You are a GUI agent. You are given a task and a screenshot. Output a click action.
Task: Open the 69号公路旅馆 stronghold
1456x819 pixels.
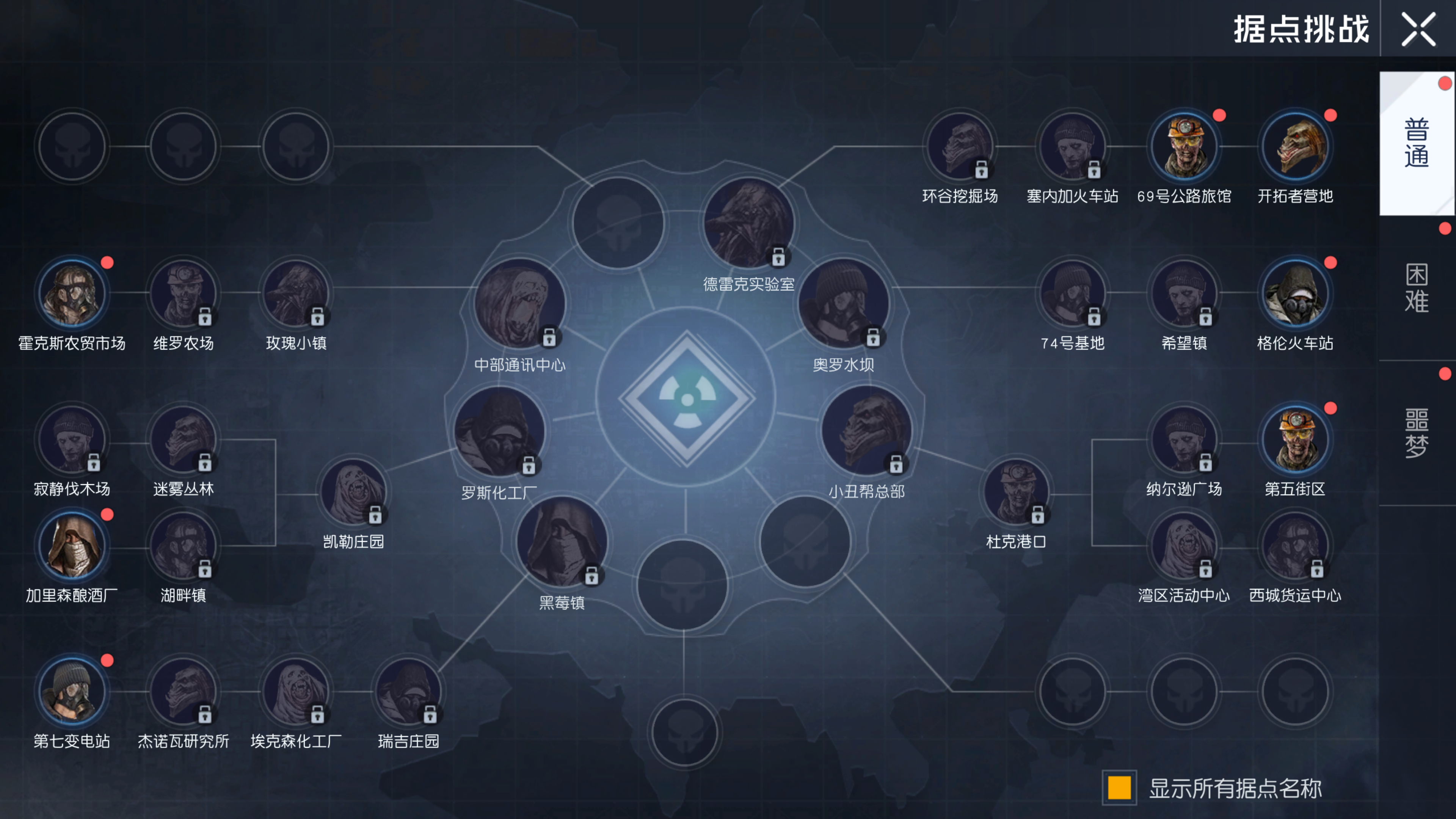point(1185,146)
